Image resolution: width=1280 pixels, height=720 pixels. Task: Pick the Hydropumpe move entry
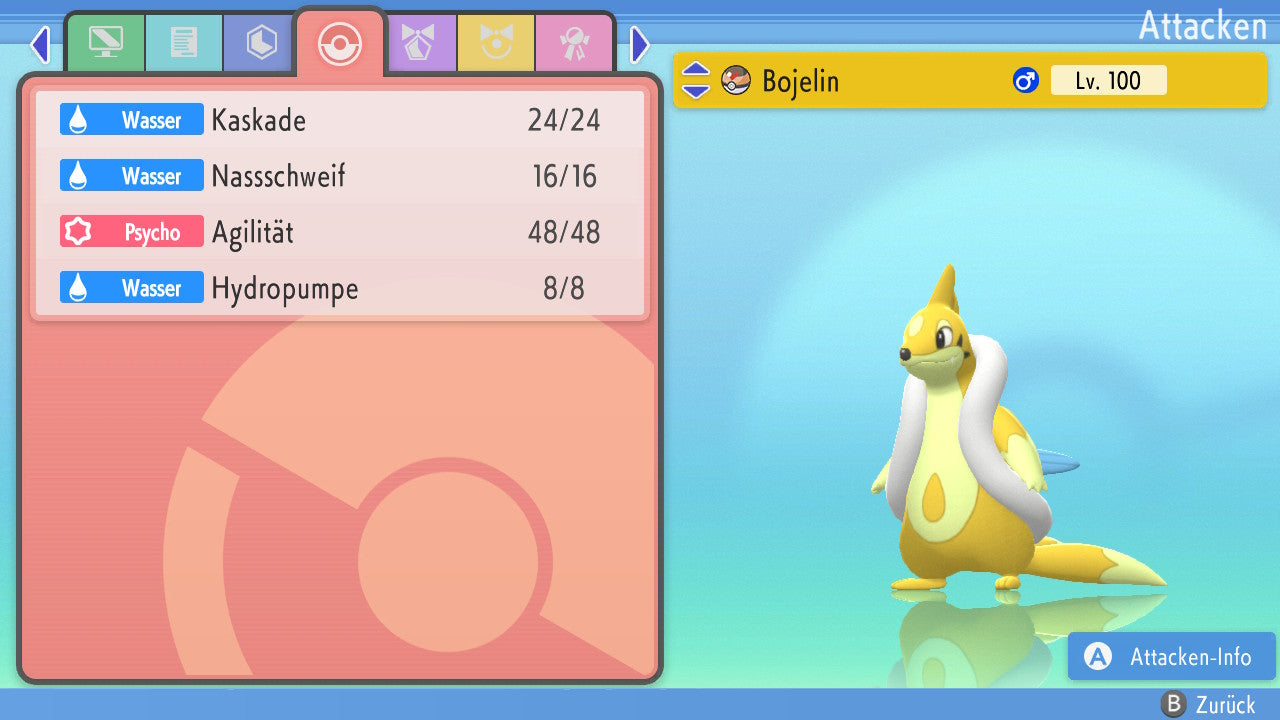(340, 289)
